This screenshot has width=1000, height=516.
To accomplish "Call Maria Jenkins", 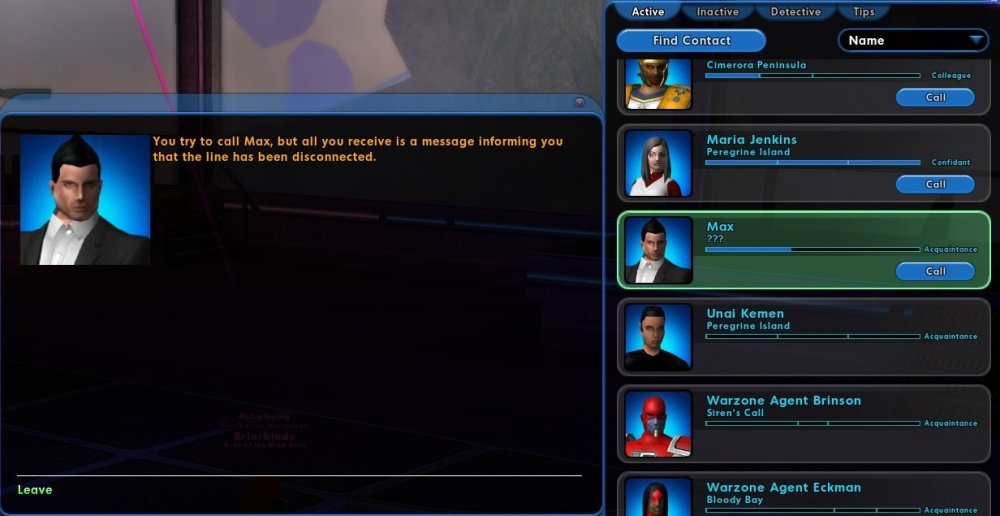I will click(x=935, y=184).
